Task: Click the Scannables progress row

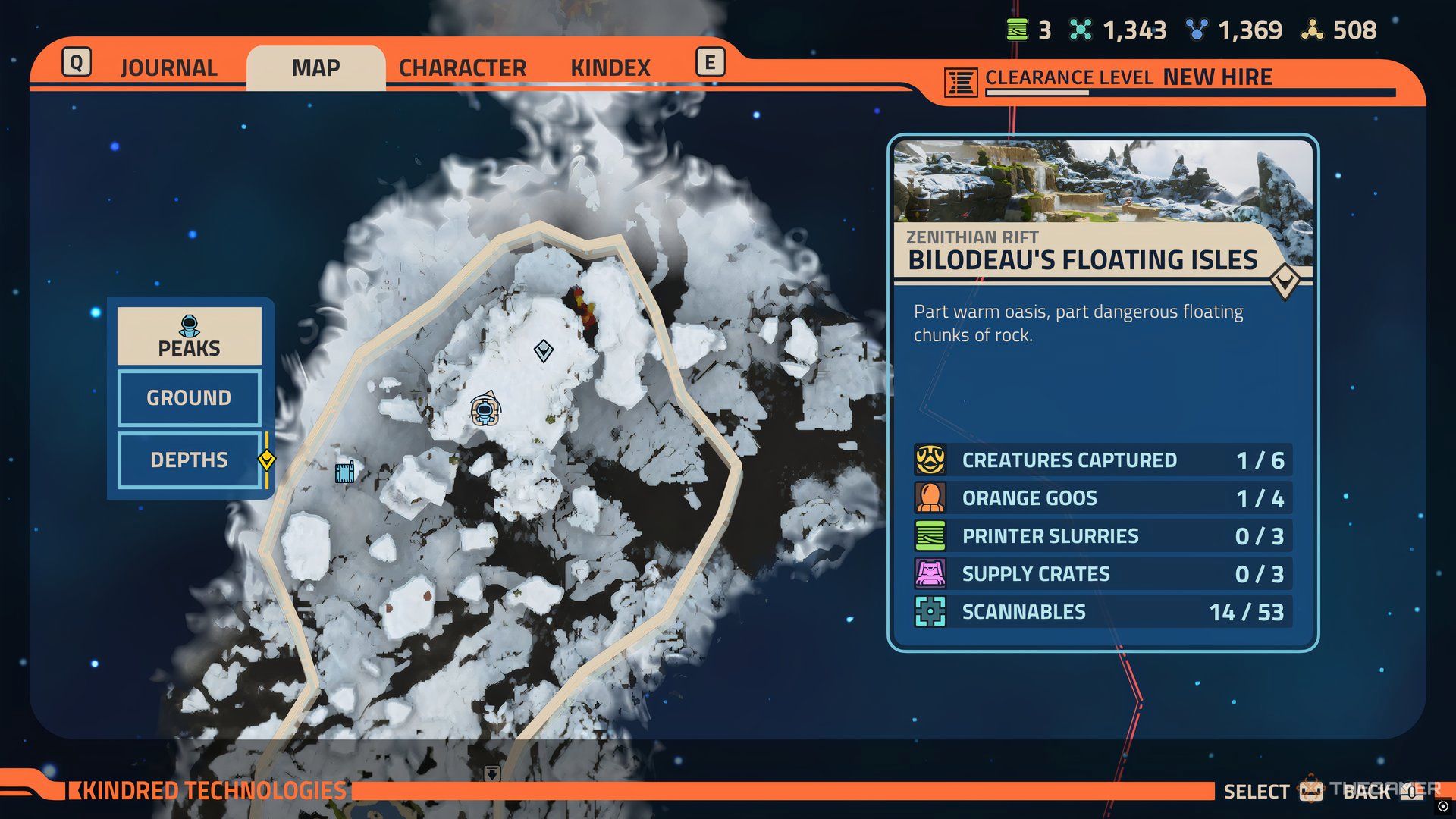Action: pyautogui.click(x=1103, y=612)
